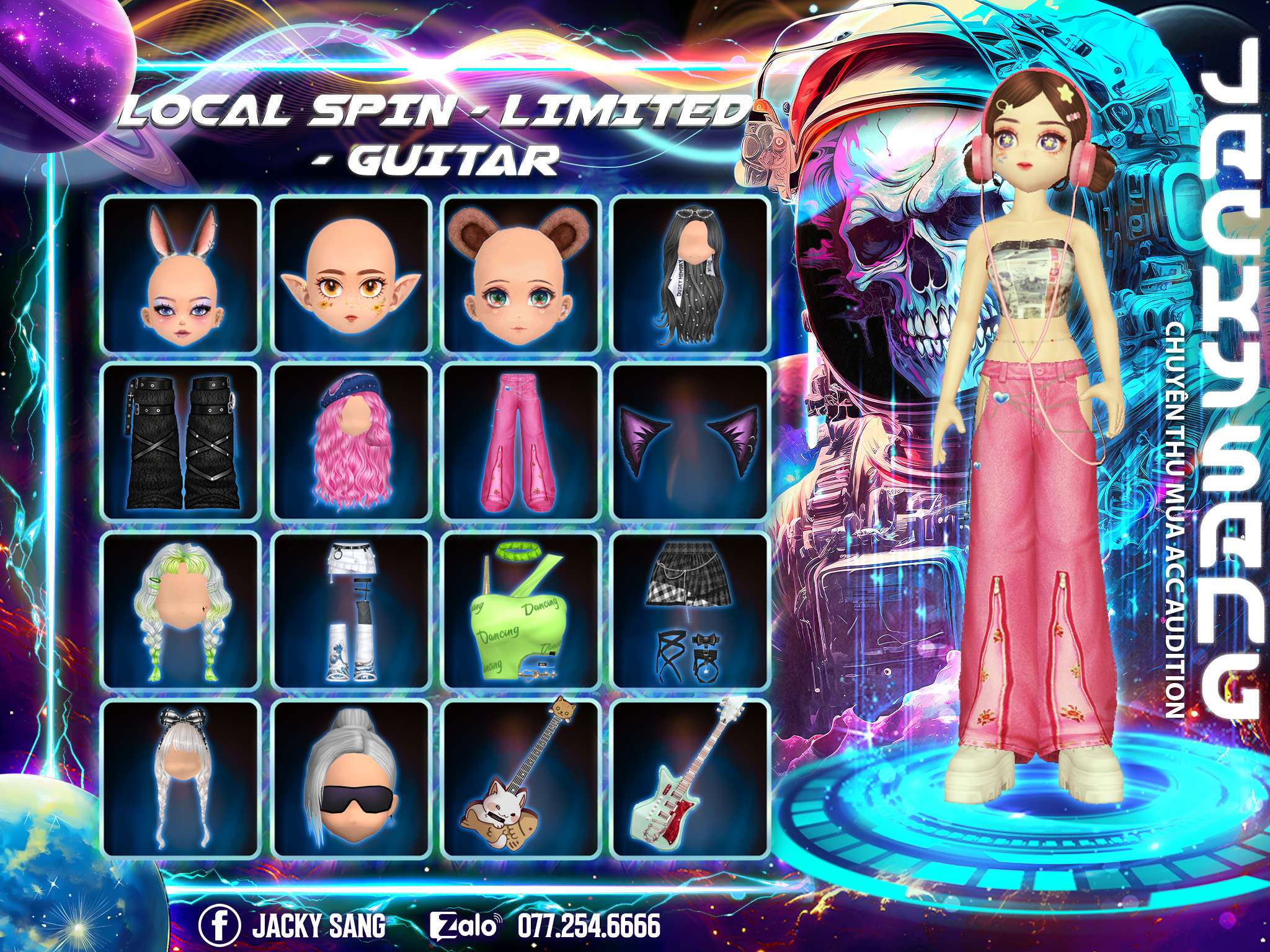Select the purple cat ears tile
Screen dimensions: 1270x952
(691, 442)
